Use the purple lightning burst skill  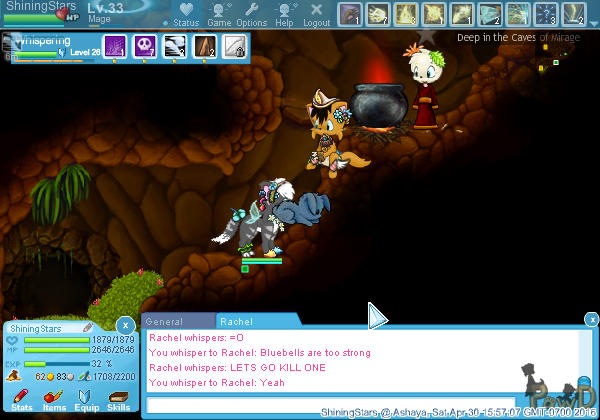114,46
